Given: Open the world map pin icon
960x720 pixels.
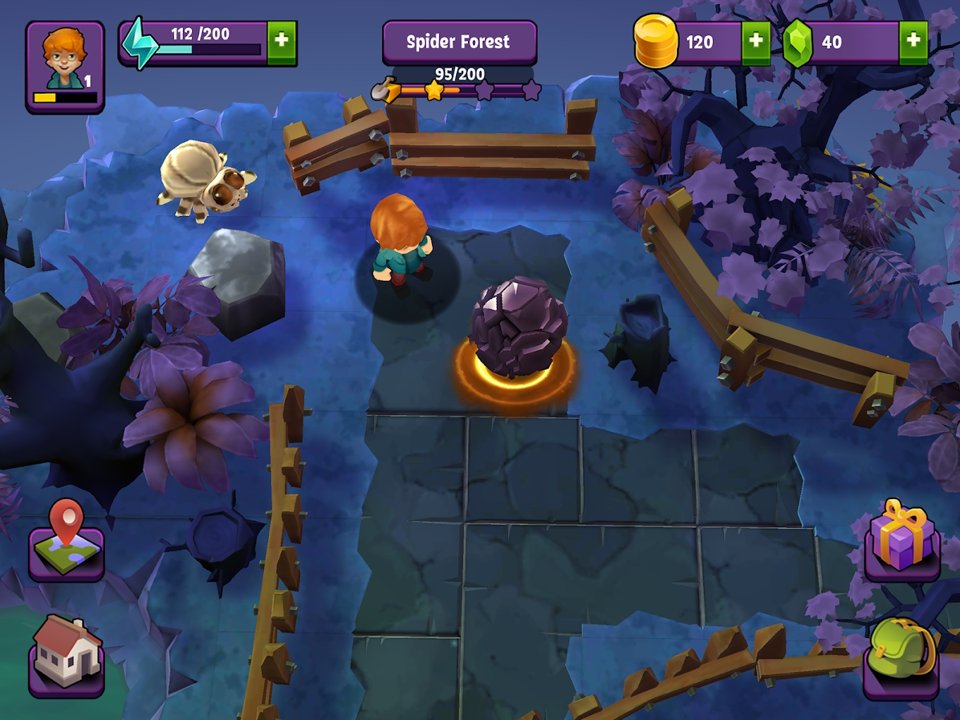Looking at the screenshot, I should pyautogui.click(x=66, y=543).
